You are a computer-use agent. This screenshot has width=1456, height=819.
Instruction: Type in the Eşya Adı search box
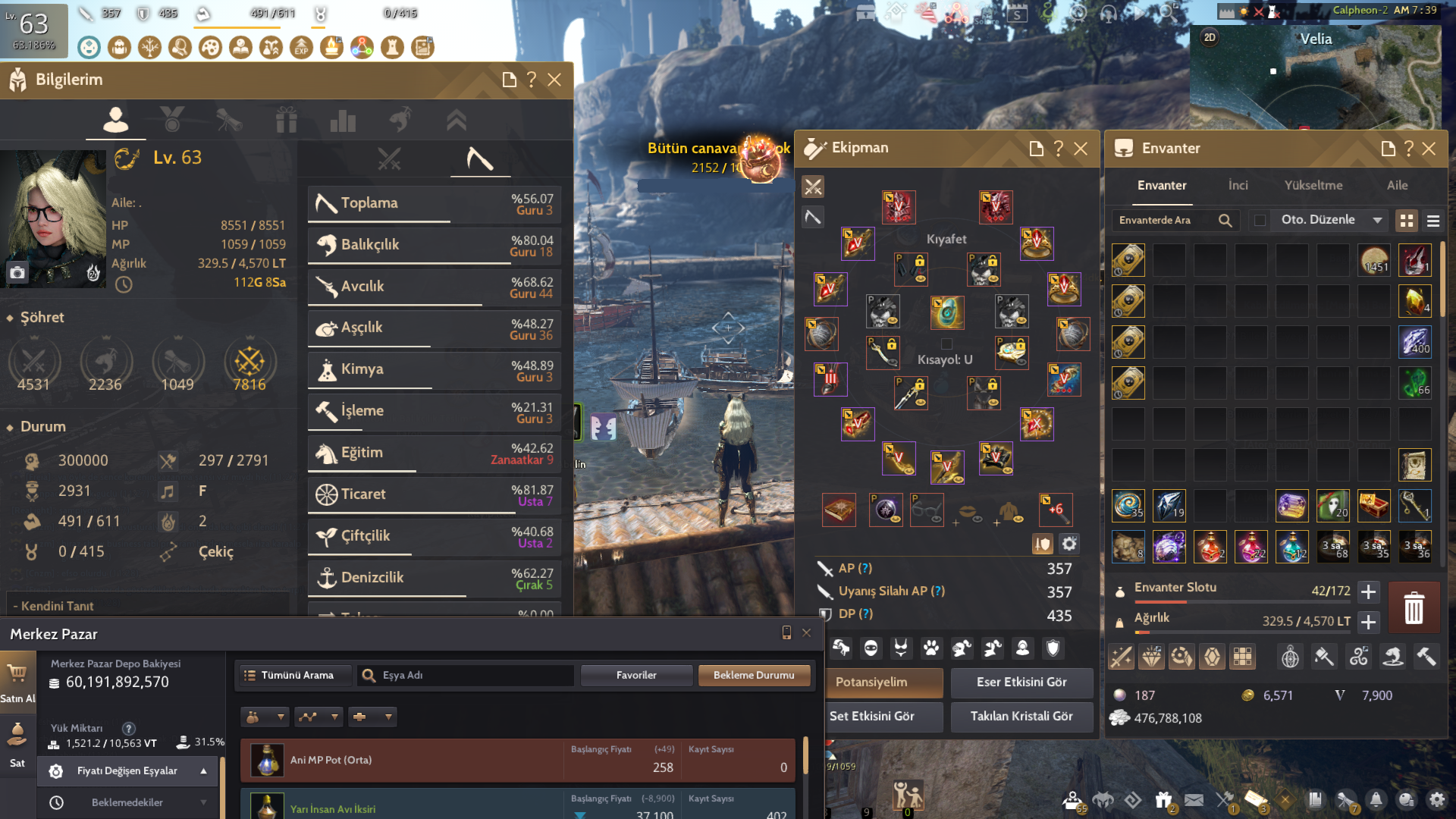(474, 675)
